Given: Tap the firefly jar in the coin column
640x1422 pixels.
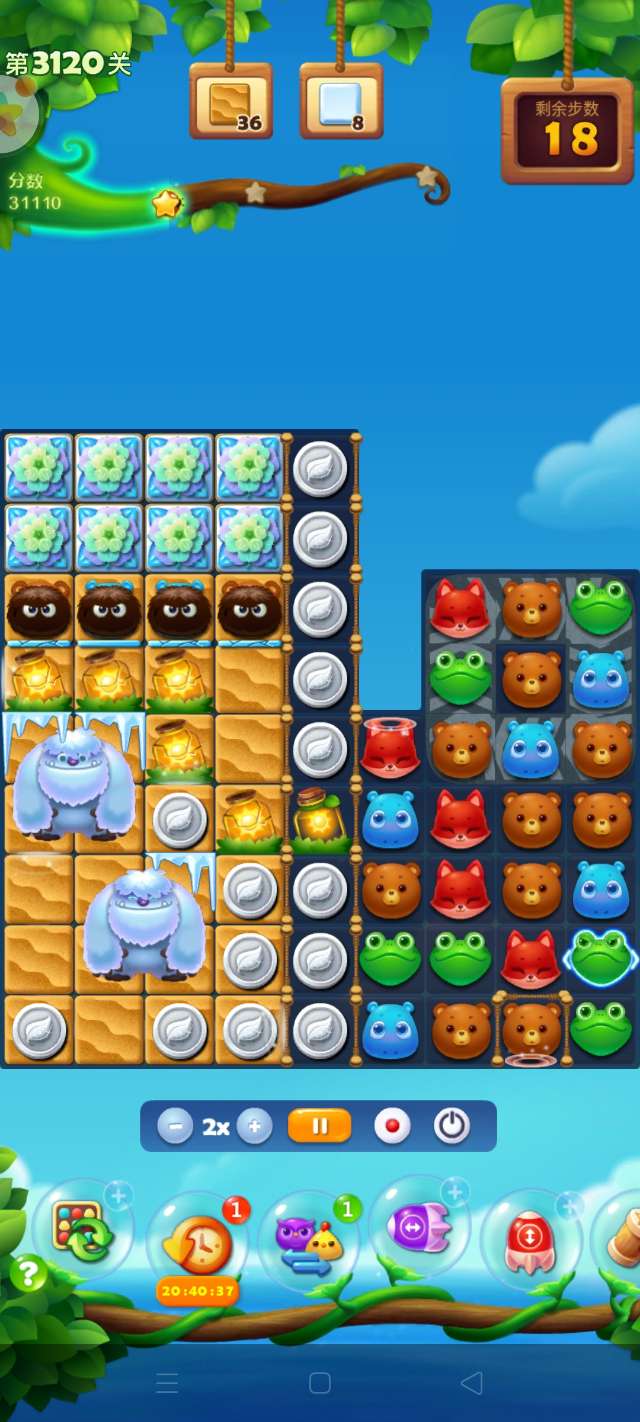Looking at the screenshot, I should tap(320, 818).
